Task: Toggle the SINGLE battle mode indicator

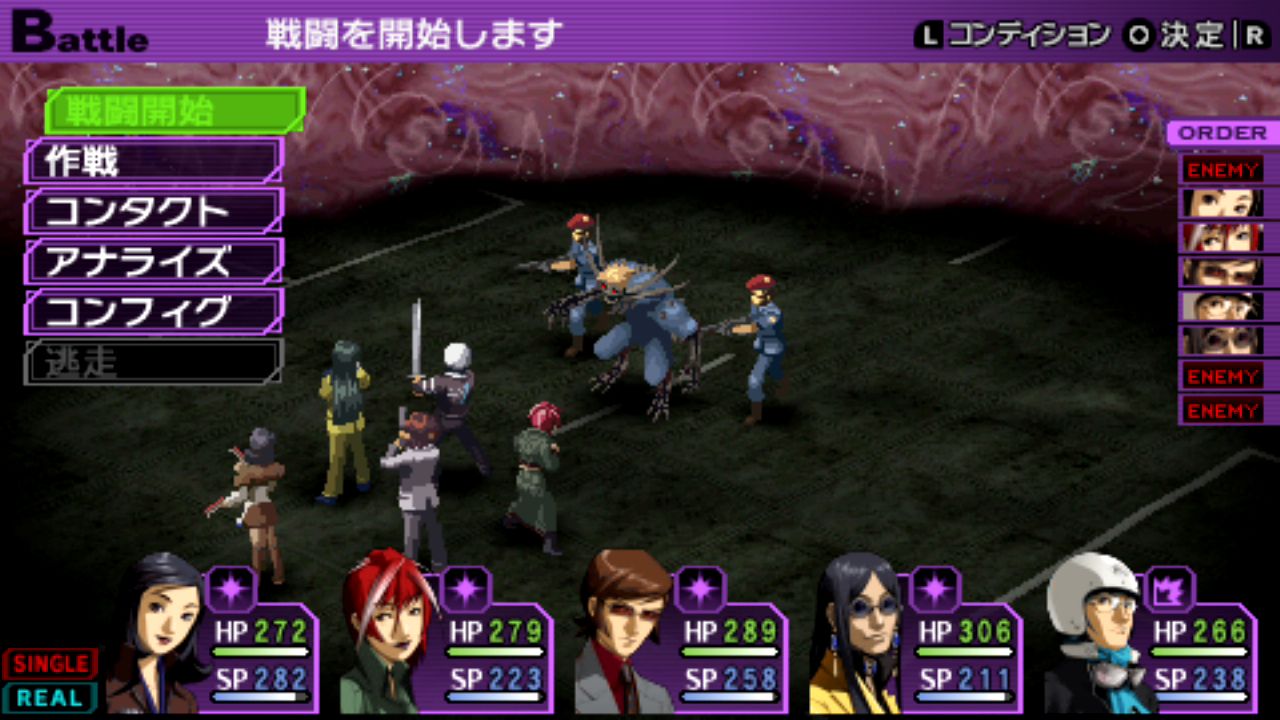Action: pos(50,664)
